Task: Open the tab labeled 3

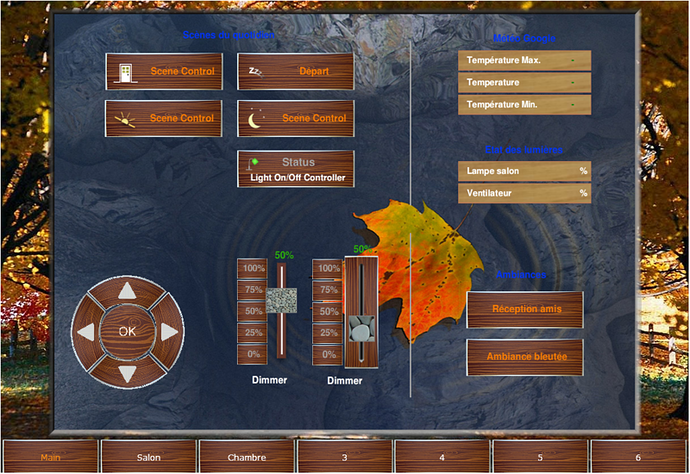Action: (x=343, y=457)
